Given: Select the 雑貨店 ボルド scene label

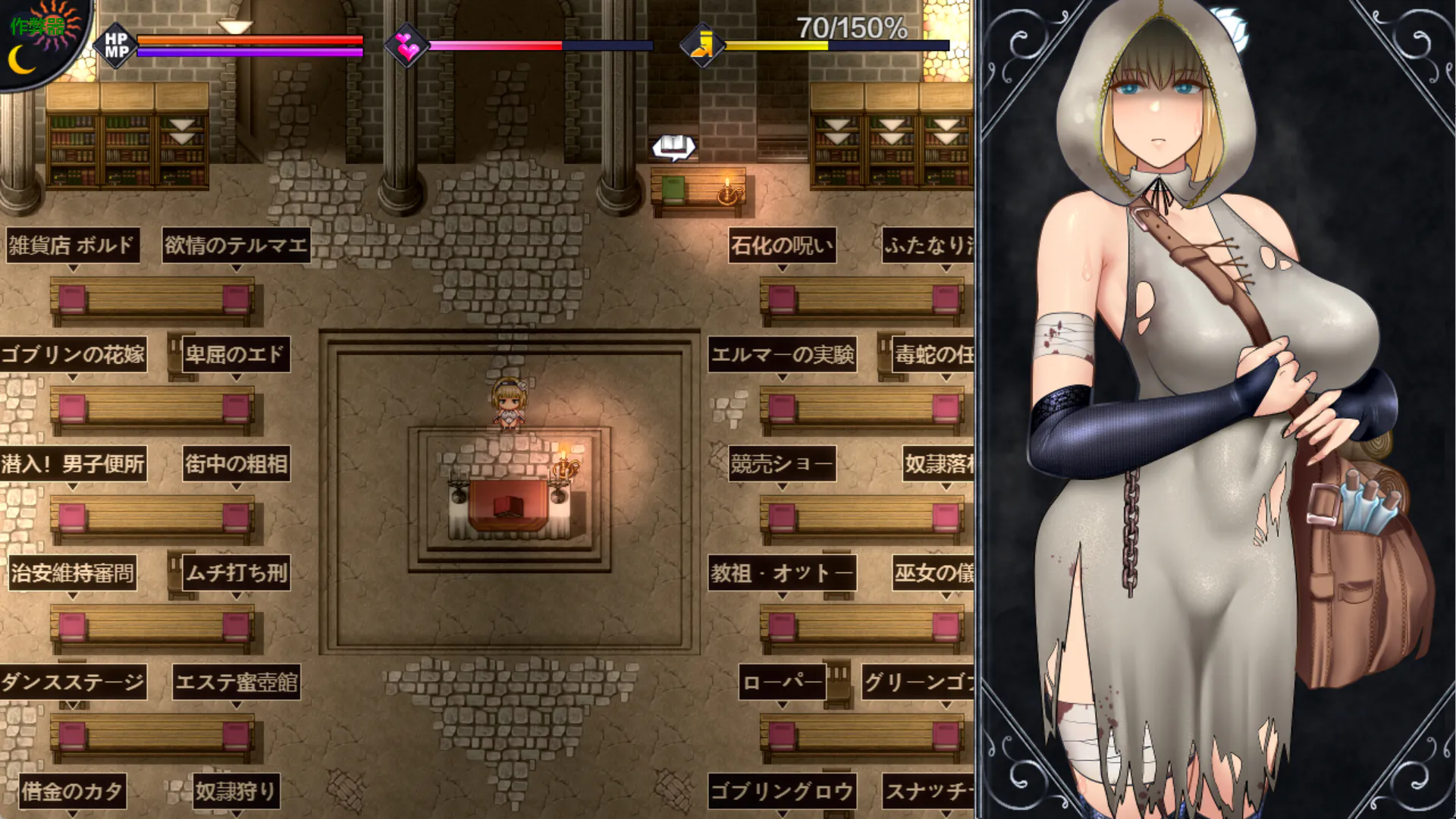Looking at the screenshot, I should [x=72, y=246].
